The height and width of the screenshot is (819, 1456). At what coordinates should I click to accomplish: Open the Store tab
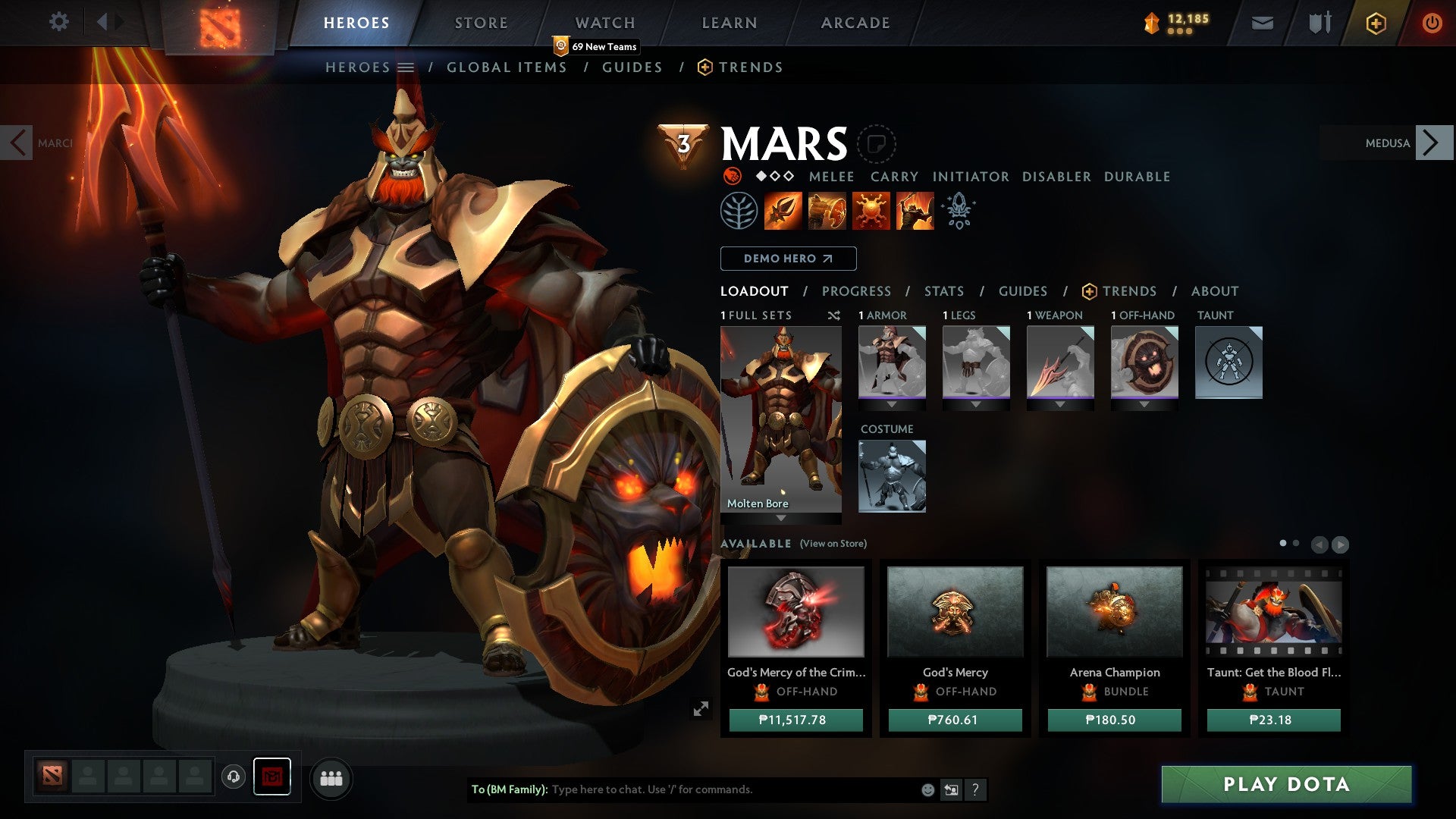(x=482, y=23)
